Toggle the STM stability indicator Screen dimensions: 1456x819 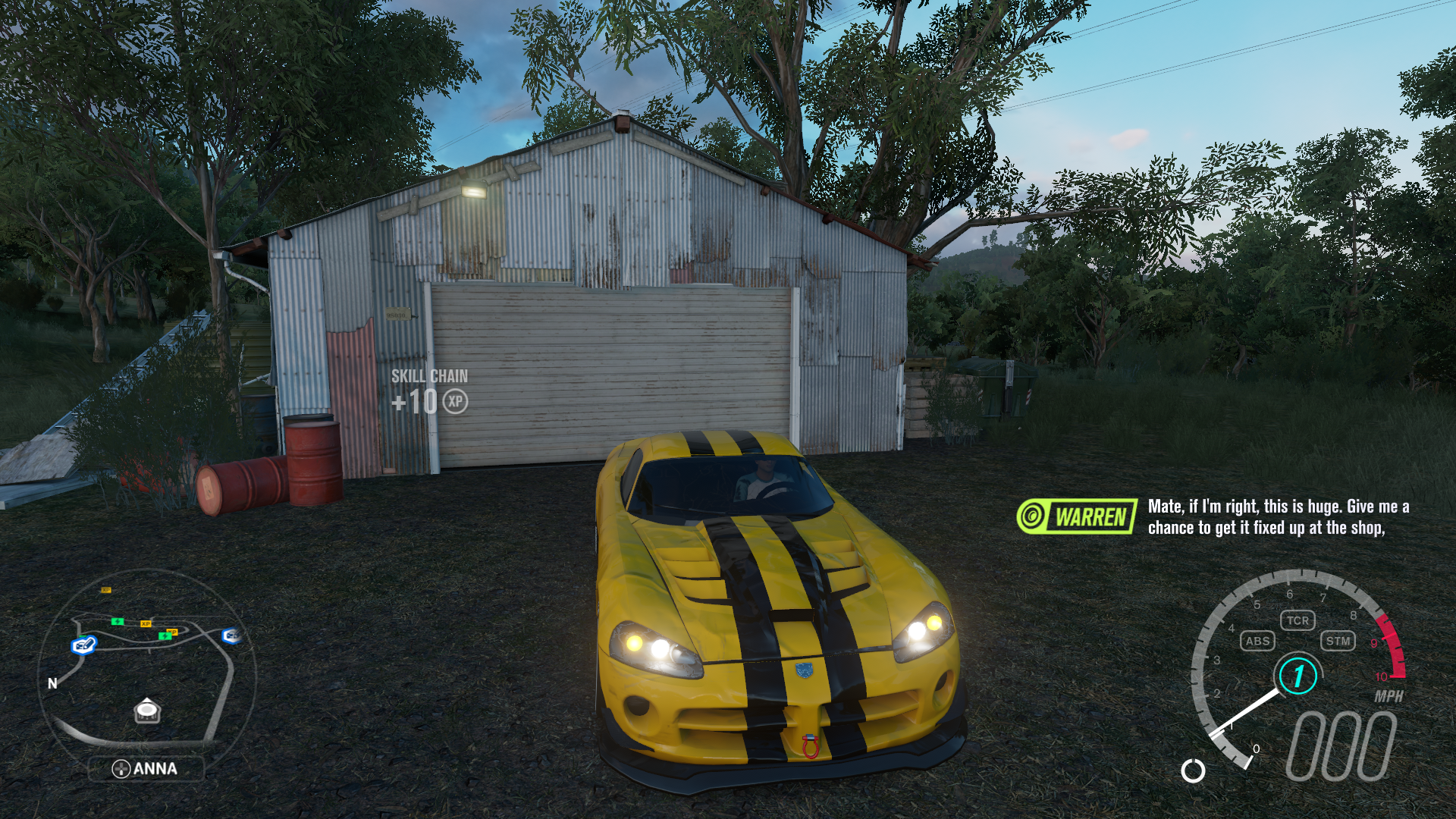click(x=1339, y=641)
